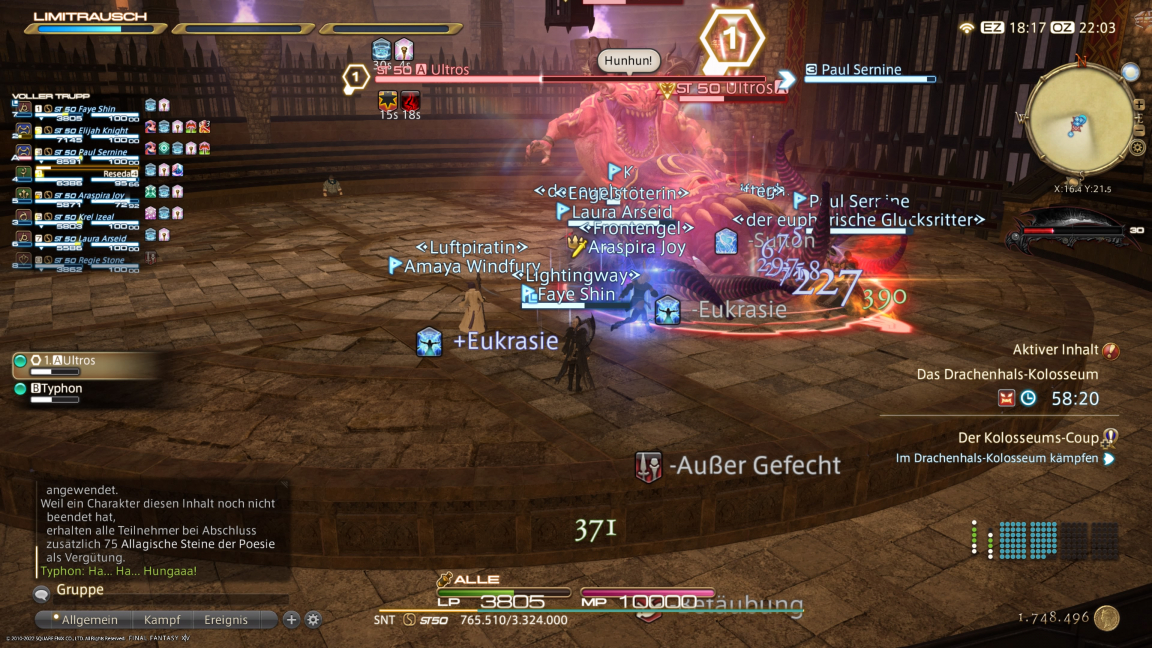
Task: Zoom out the minimap
Action: pyautogui.click(x=1139, y=127)
